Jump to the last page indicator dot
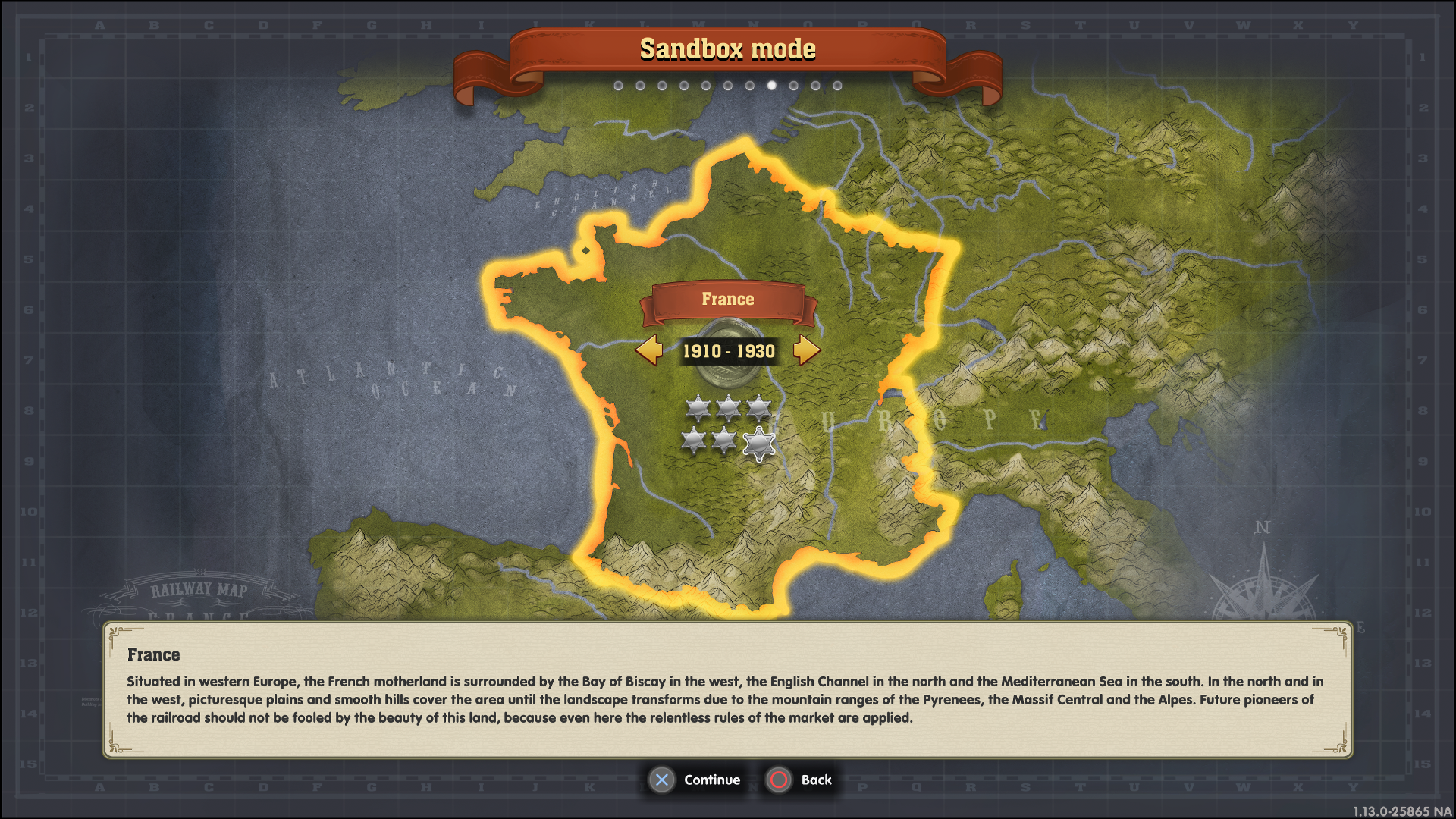The height and width of the screenshot is (819, 1456). (x=837, y=86)
